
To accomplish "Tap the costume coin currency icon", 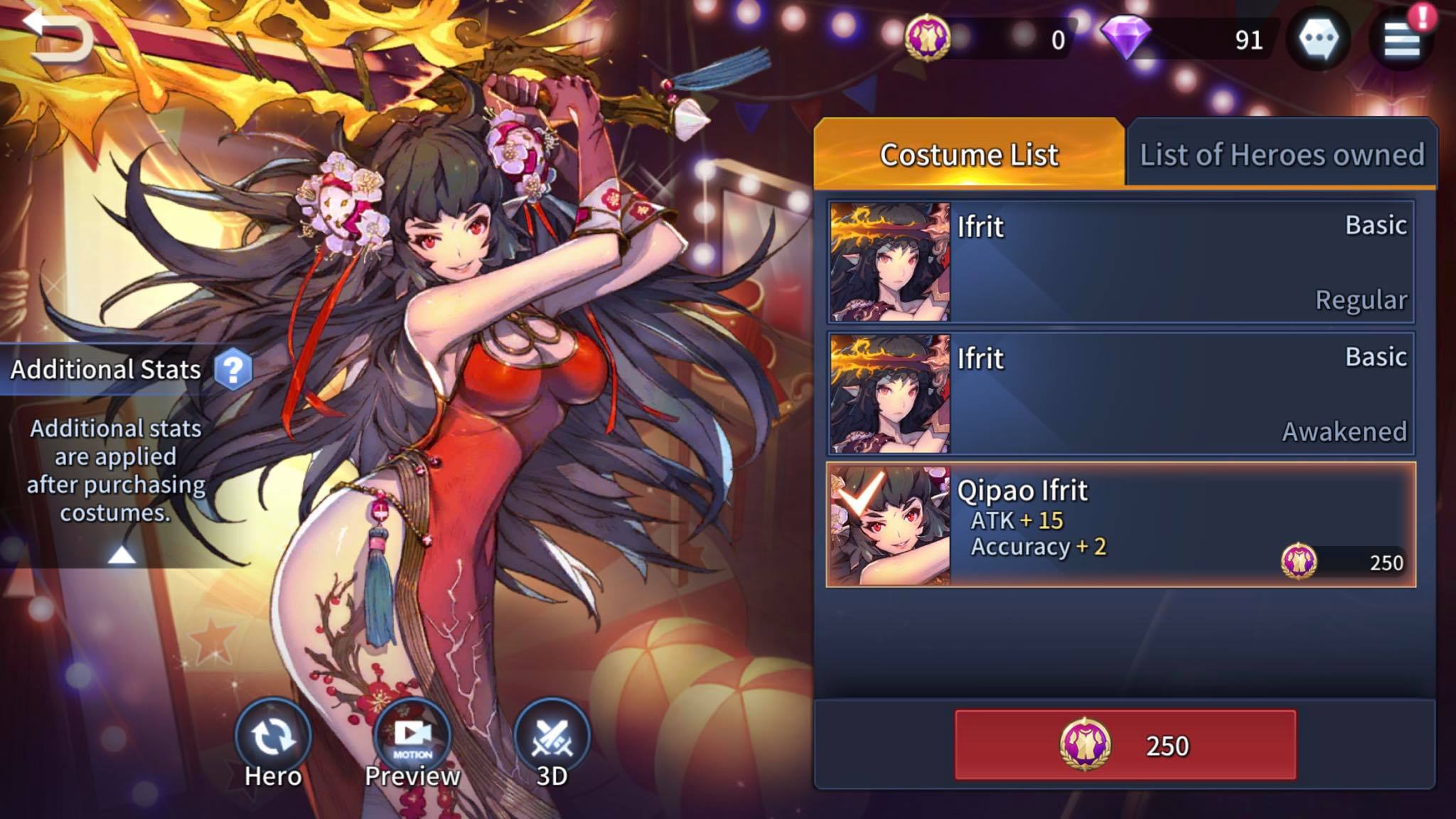I will point(928,37).
